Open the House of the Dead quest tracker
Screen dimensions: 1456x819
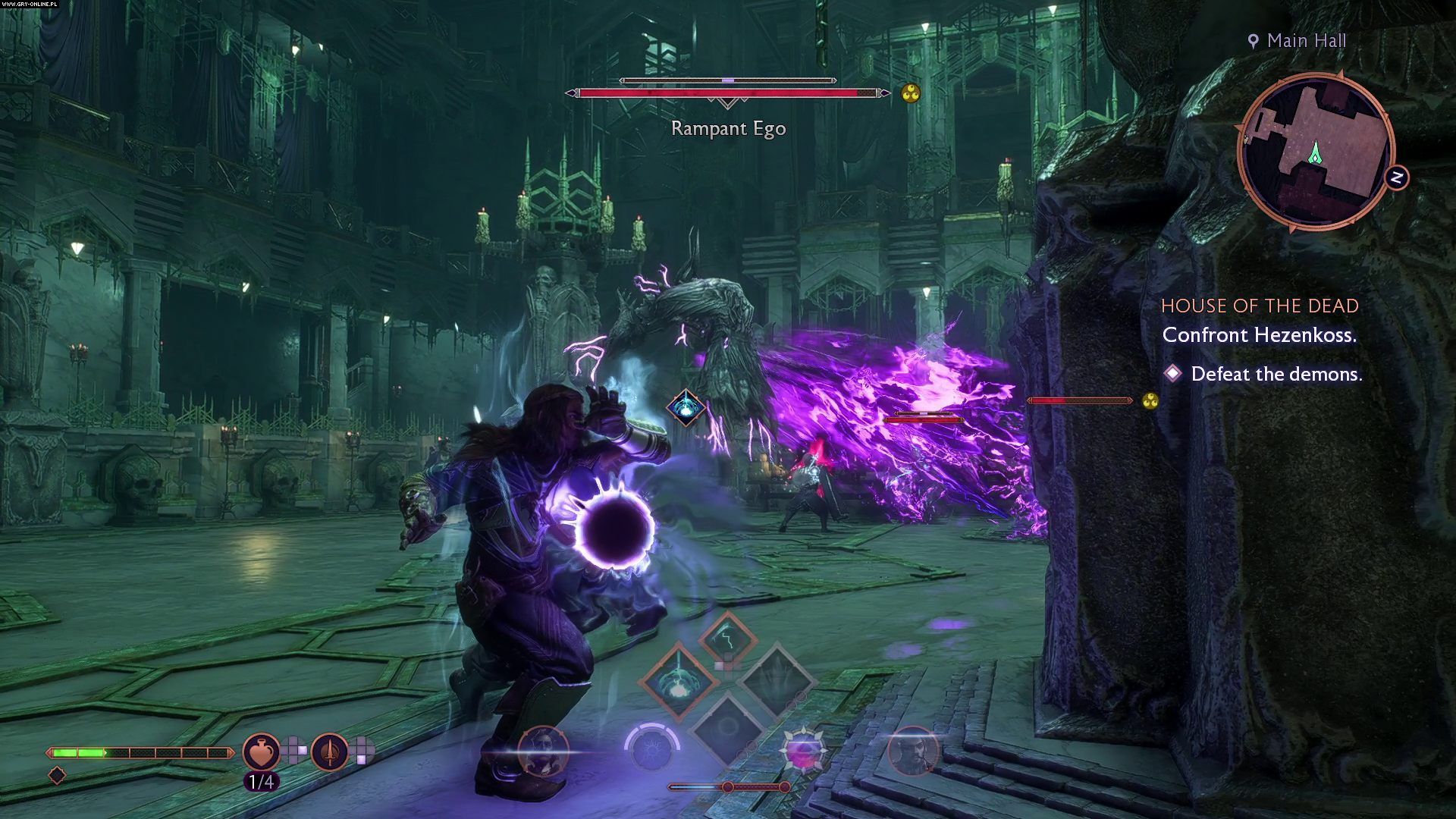pos(1260,306)
